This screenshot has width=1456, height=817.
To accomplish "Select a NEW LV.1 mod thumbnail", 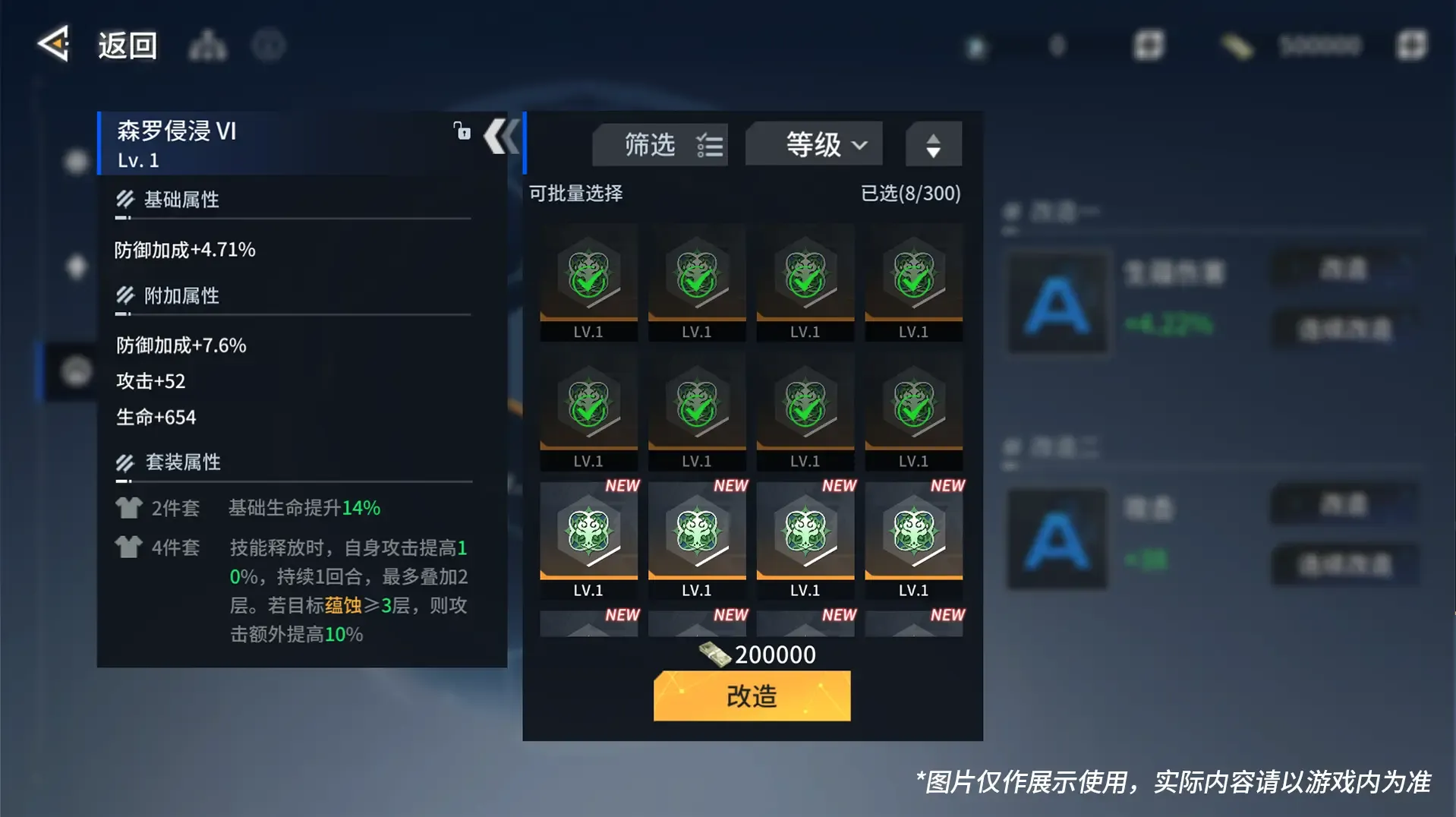I will pyautogui.click(x=589, y=535).
